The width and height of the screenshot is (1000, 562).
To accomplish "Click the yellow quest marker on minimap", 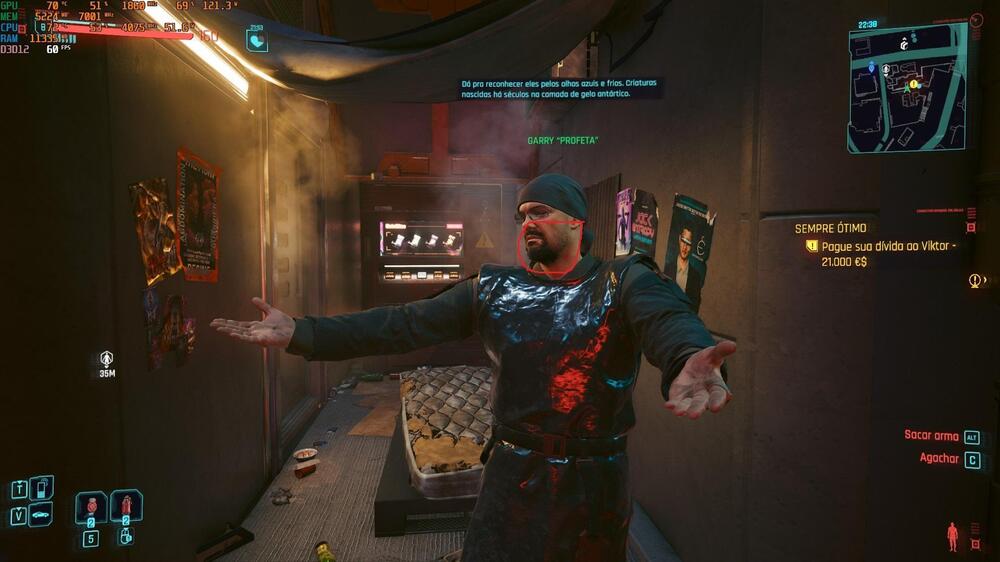I will [914, 84].
